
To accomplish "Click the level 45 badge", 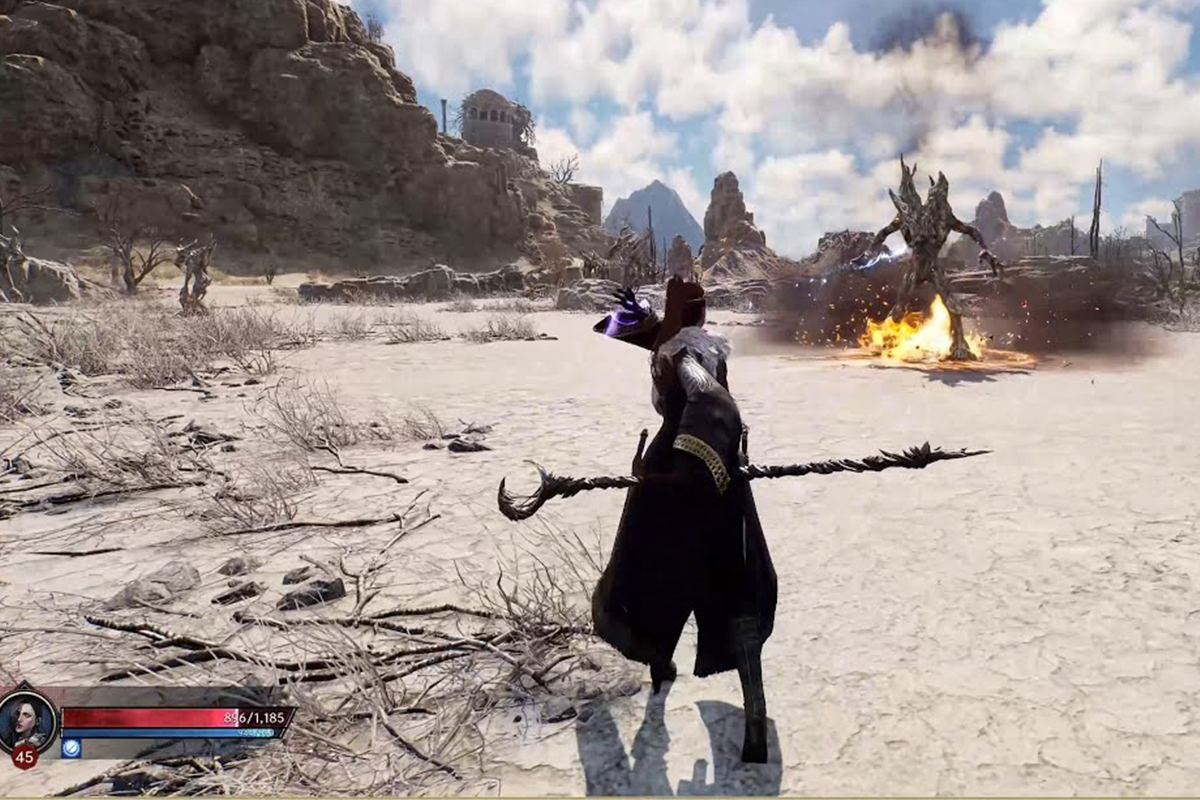I will tap(25, 756).
